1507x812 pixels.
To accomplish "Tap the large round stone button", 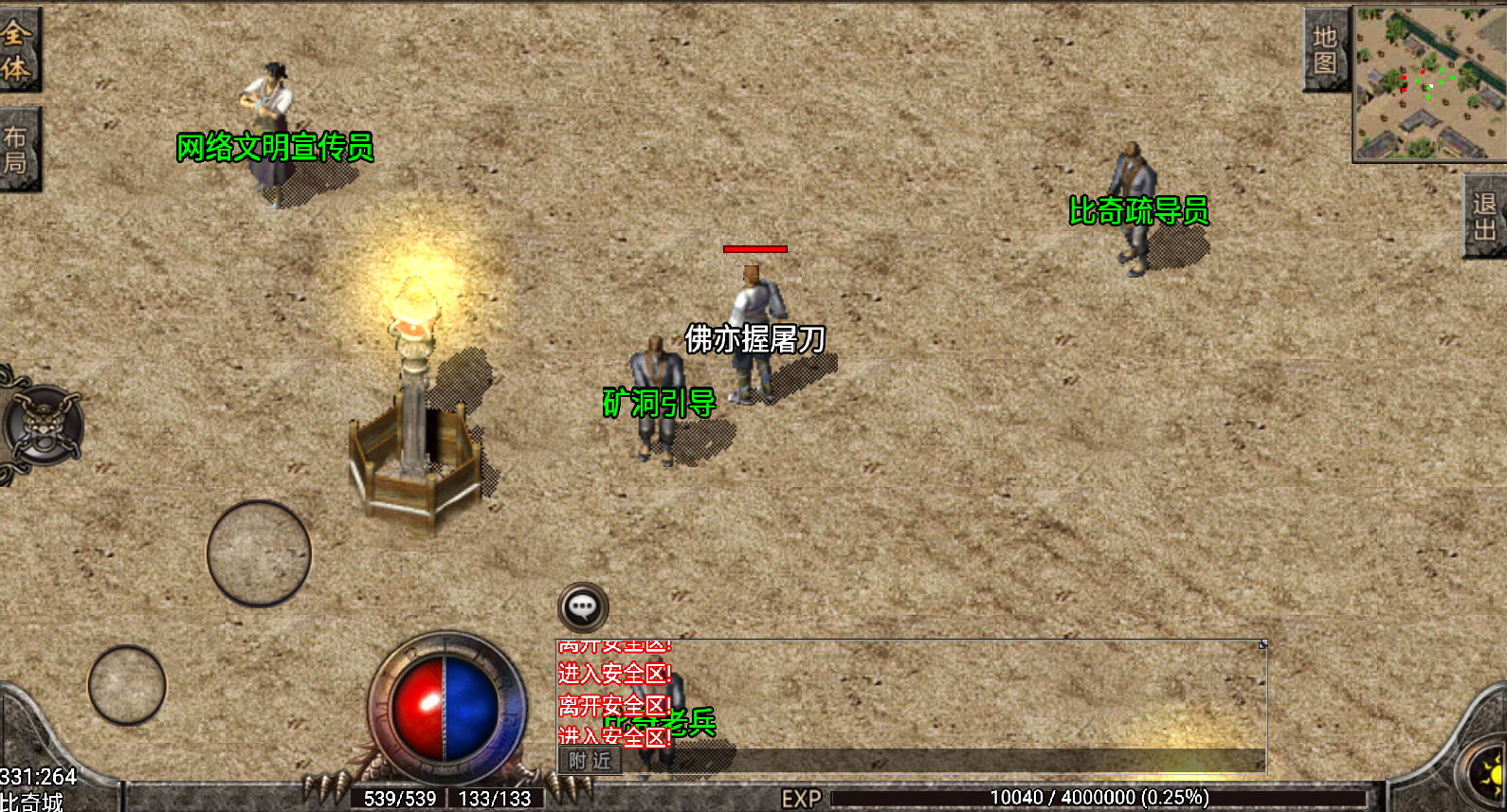I will pos(259,553).
